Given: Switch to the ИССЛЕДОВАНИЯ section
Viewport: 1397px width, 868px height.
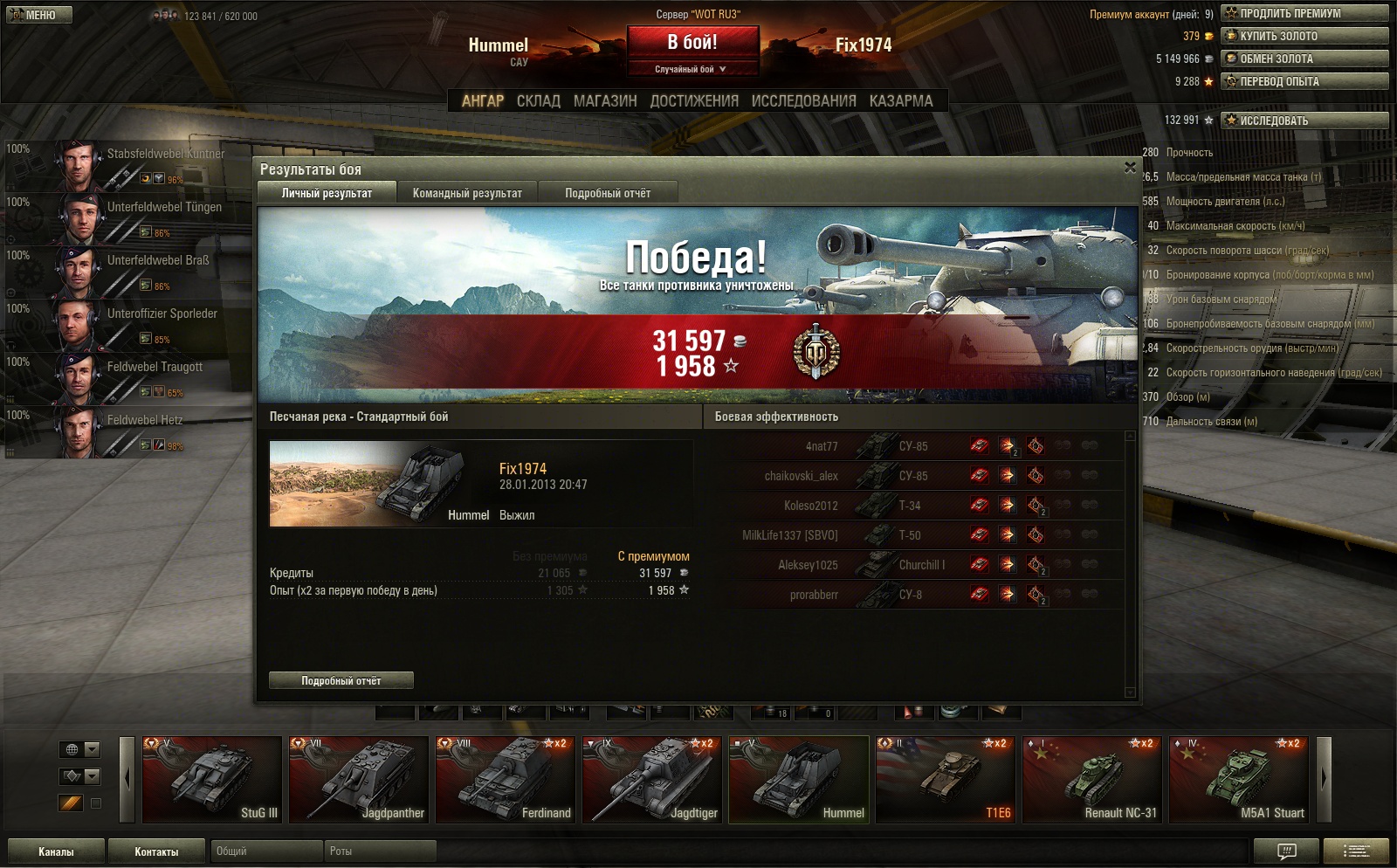Looking at the screenshot, I should (x=803, y=100).
